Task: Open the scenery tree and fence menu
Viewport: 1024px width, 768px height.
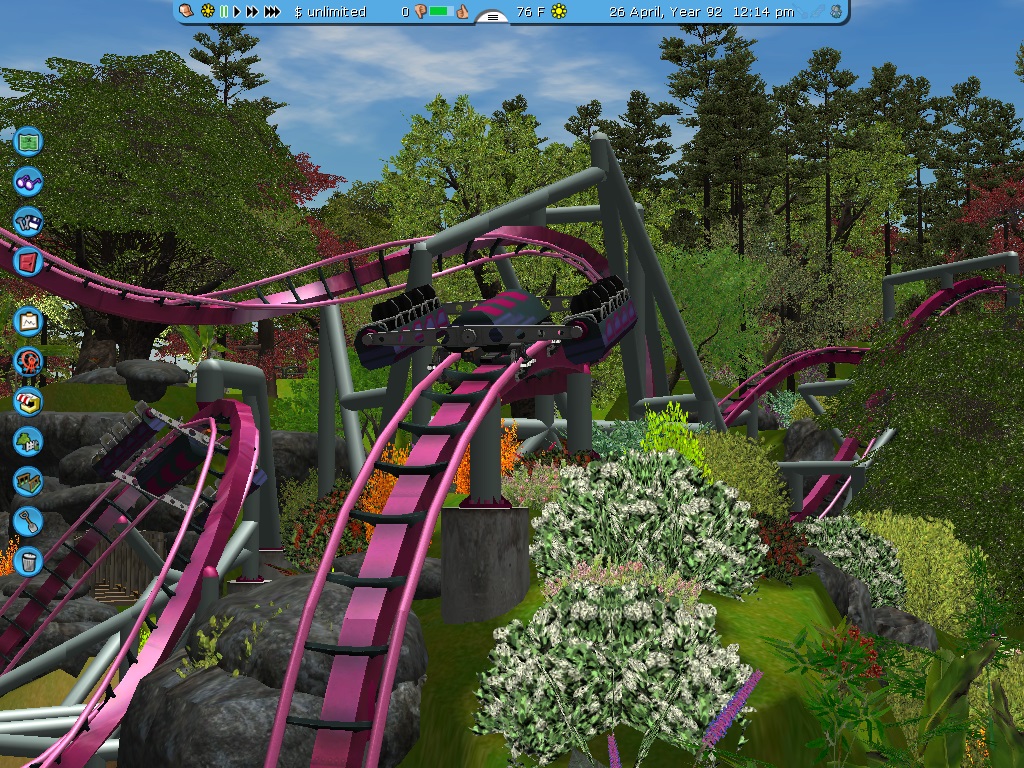Action: (x=29, y=441)
